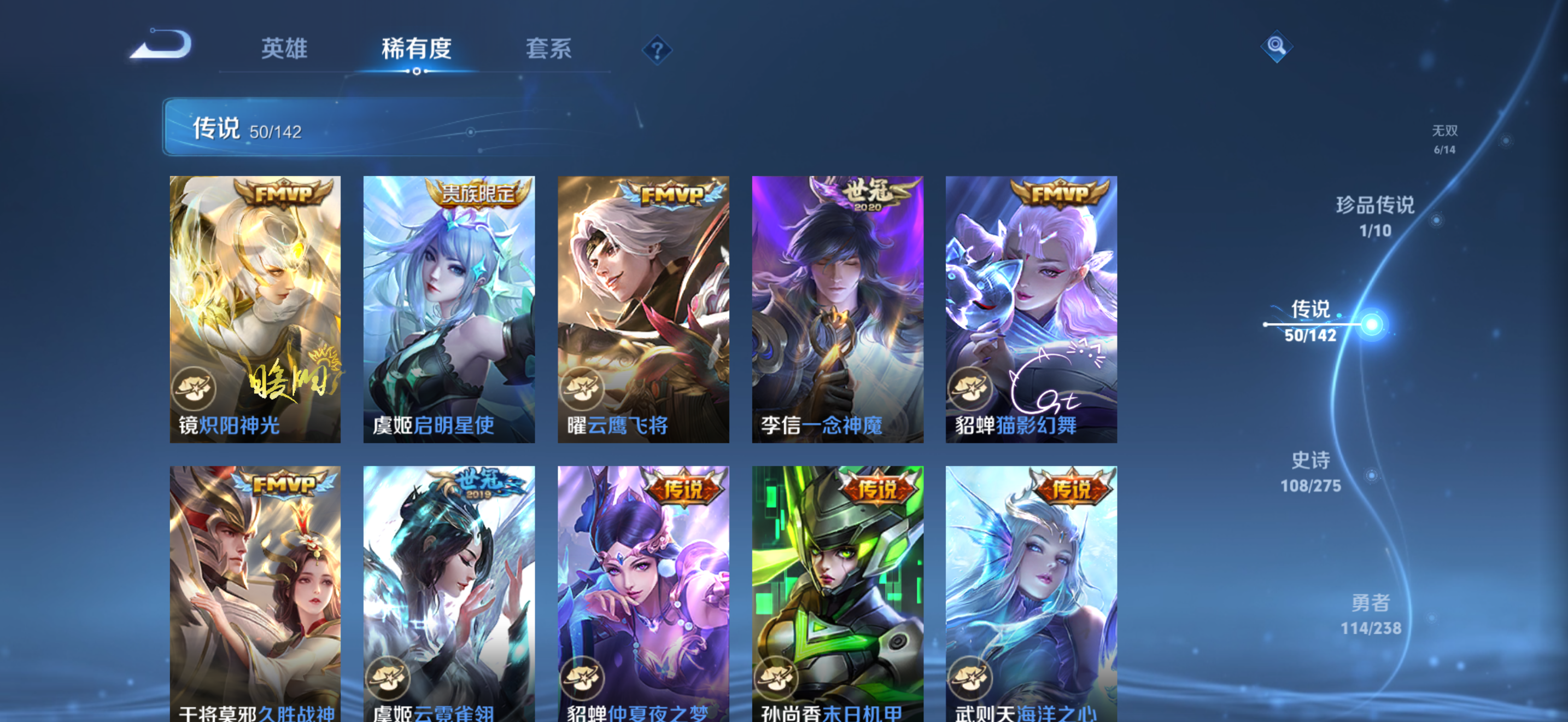This screenshot has height=722, width=1568.
Task: Click the back arrow icon top-left
Action: [161, 43]
